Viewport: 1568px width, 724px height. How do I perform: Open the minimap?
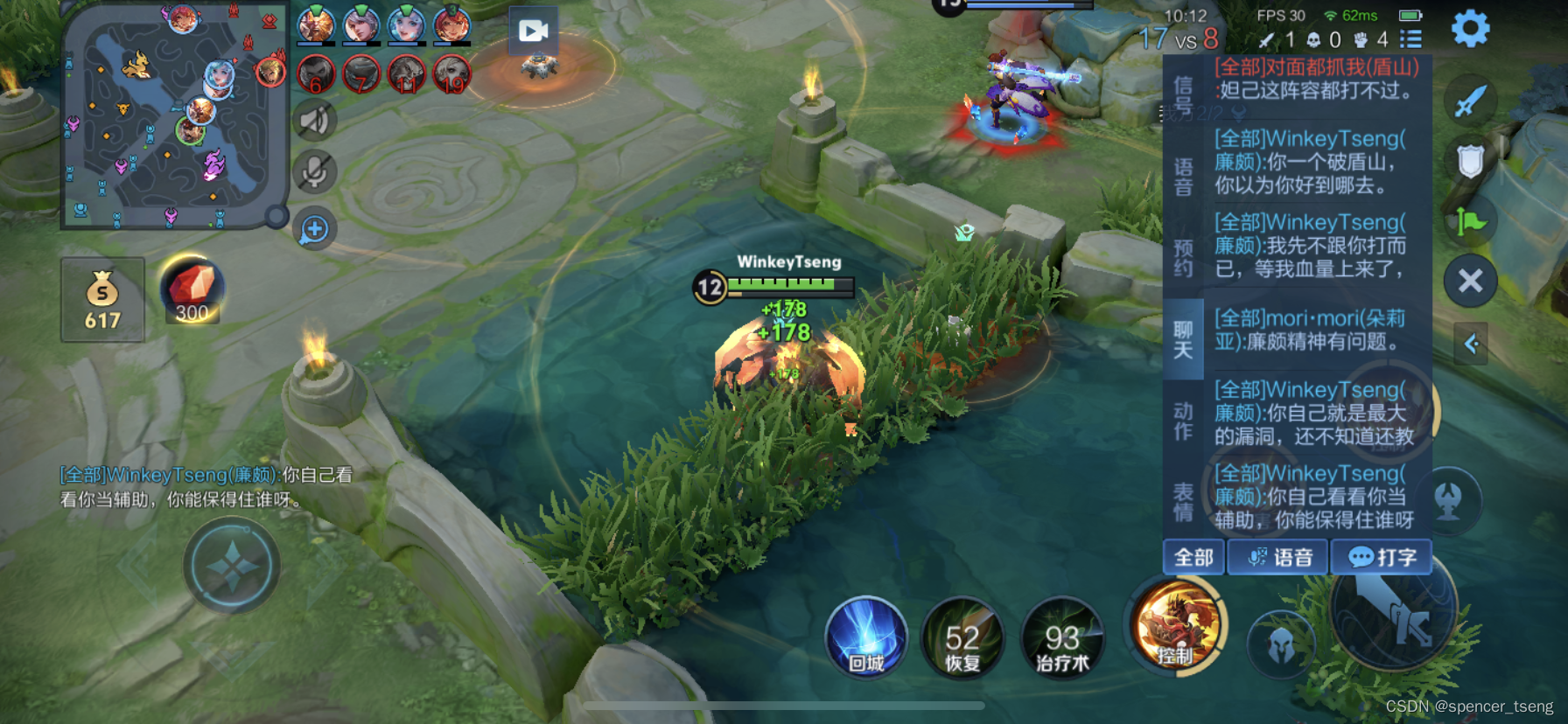pos(173,115)
